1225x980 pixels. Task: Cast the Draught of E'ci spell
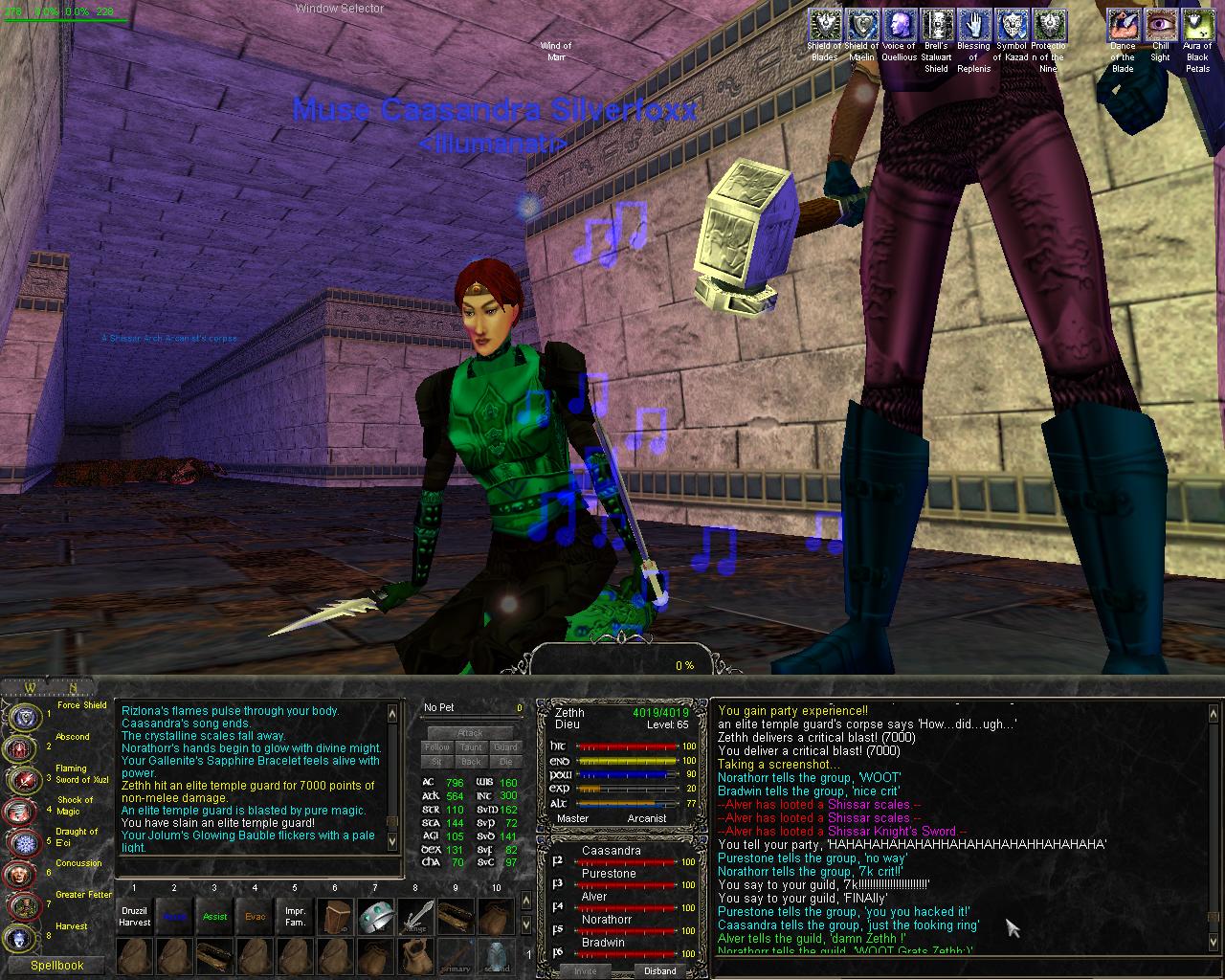click(19, 842)
